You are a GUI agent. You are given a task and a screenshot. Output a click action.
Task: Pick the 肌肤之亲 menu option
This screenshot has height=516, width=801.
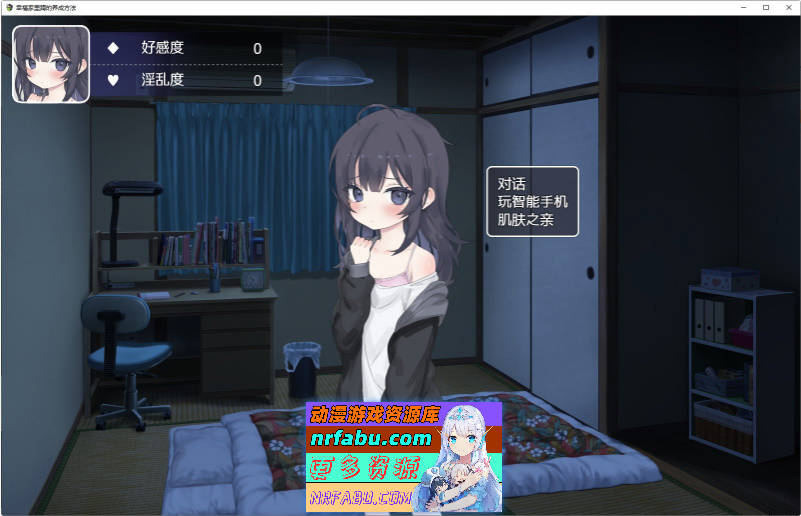[525, 220]
